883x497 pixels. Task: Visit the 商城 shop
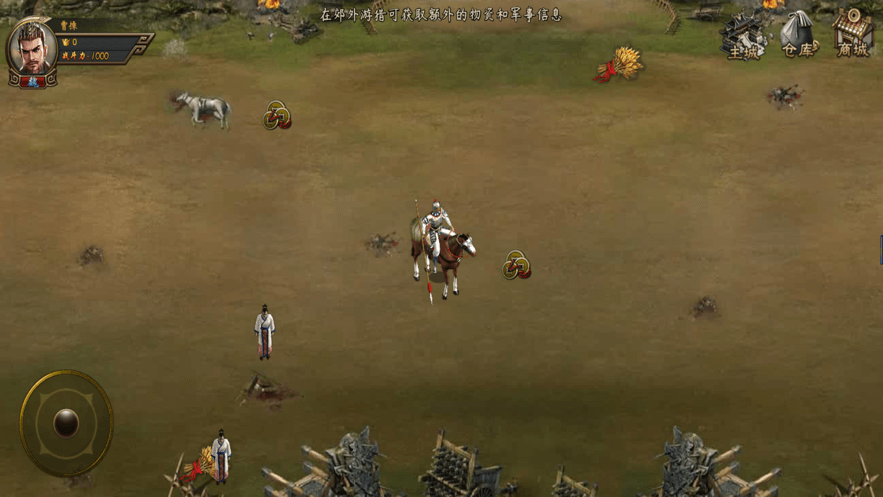tap(853, 35)
